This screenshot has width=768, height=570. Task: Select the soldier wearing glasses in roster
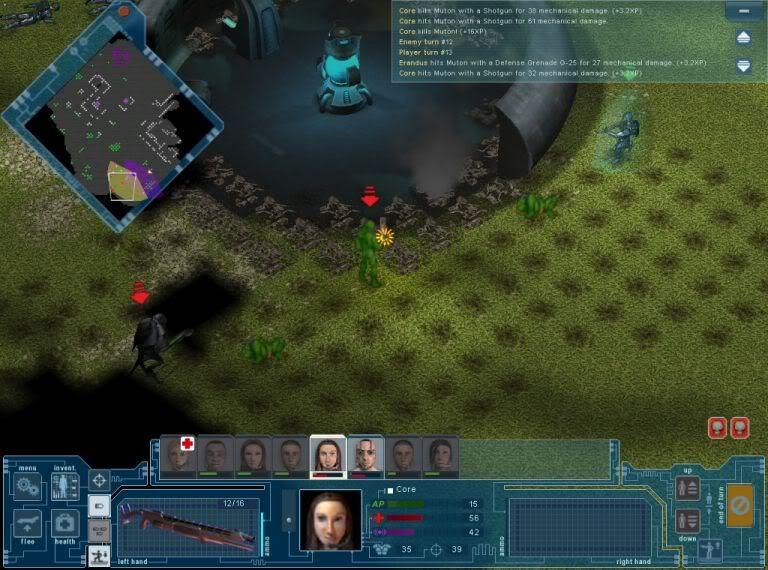[x=365, y=455]
